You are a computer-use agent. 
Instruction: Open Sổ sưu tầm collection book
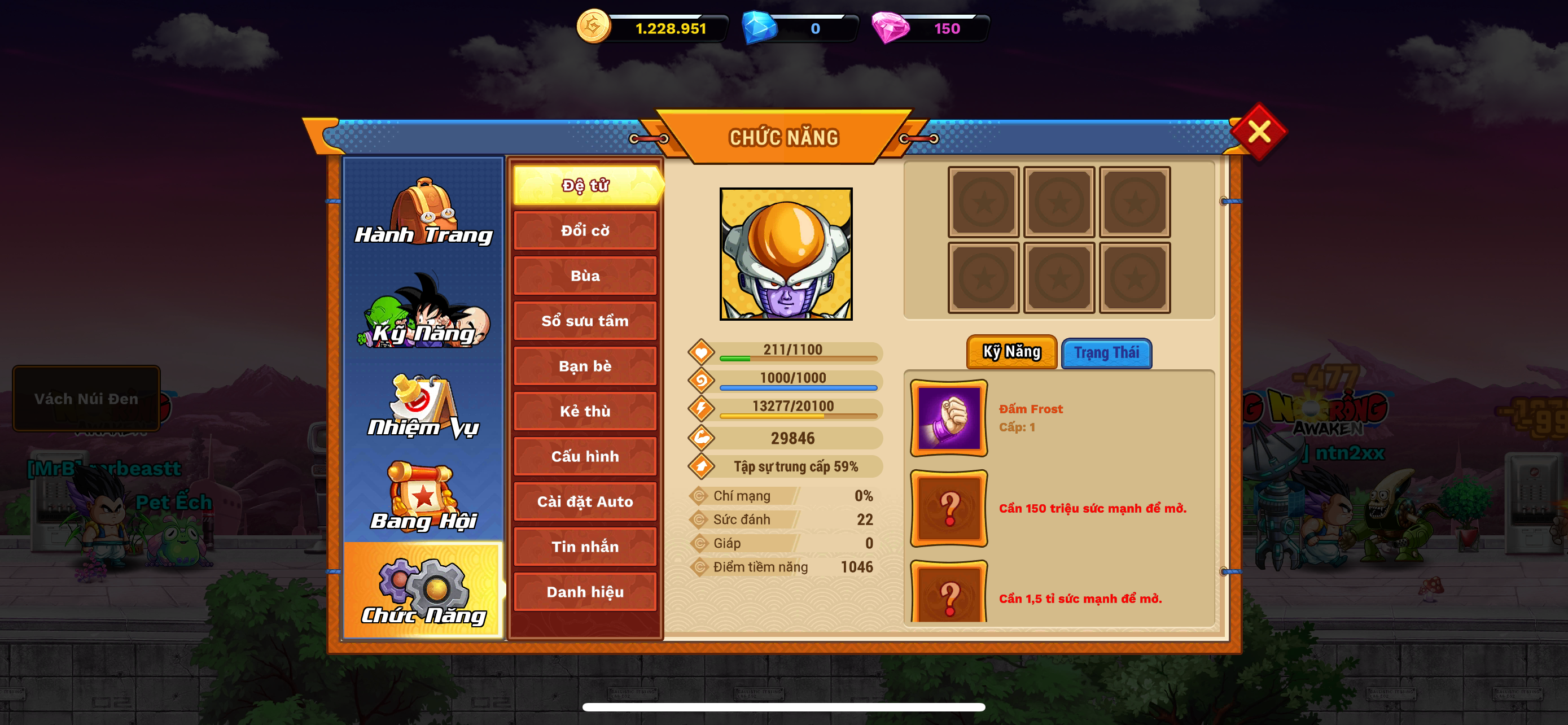pos(585,321)
